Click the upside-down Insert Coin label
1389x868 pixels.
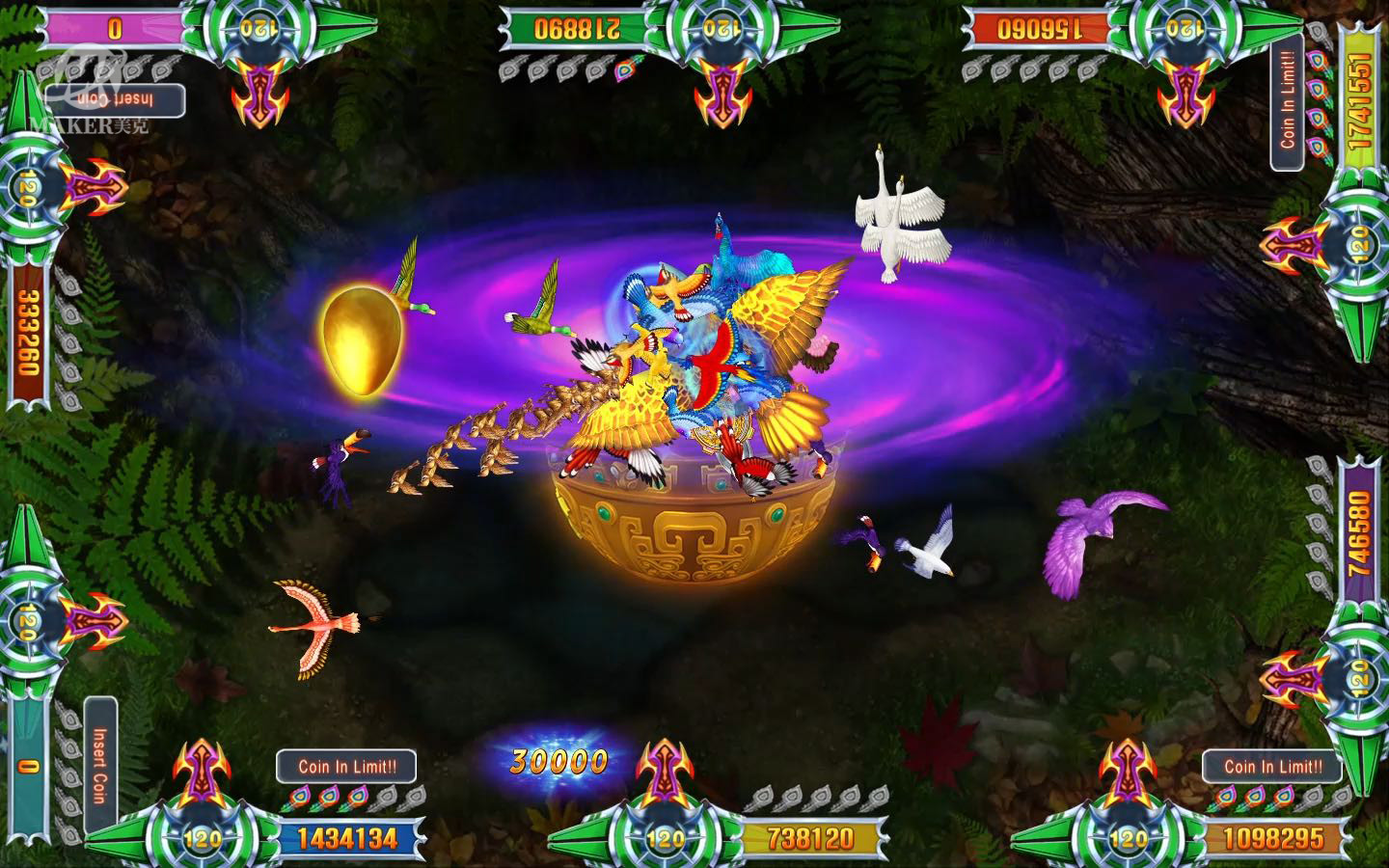coord(116,100)
